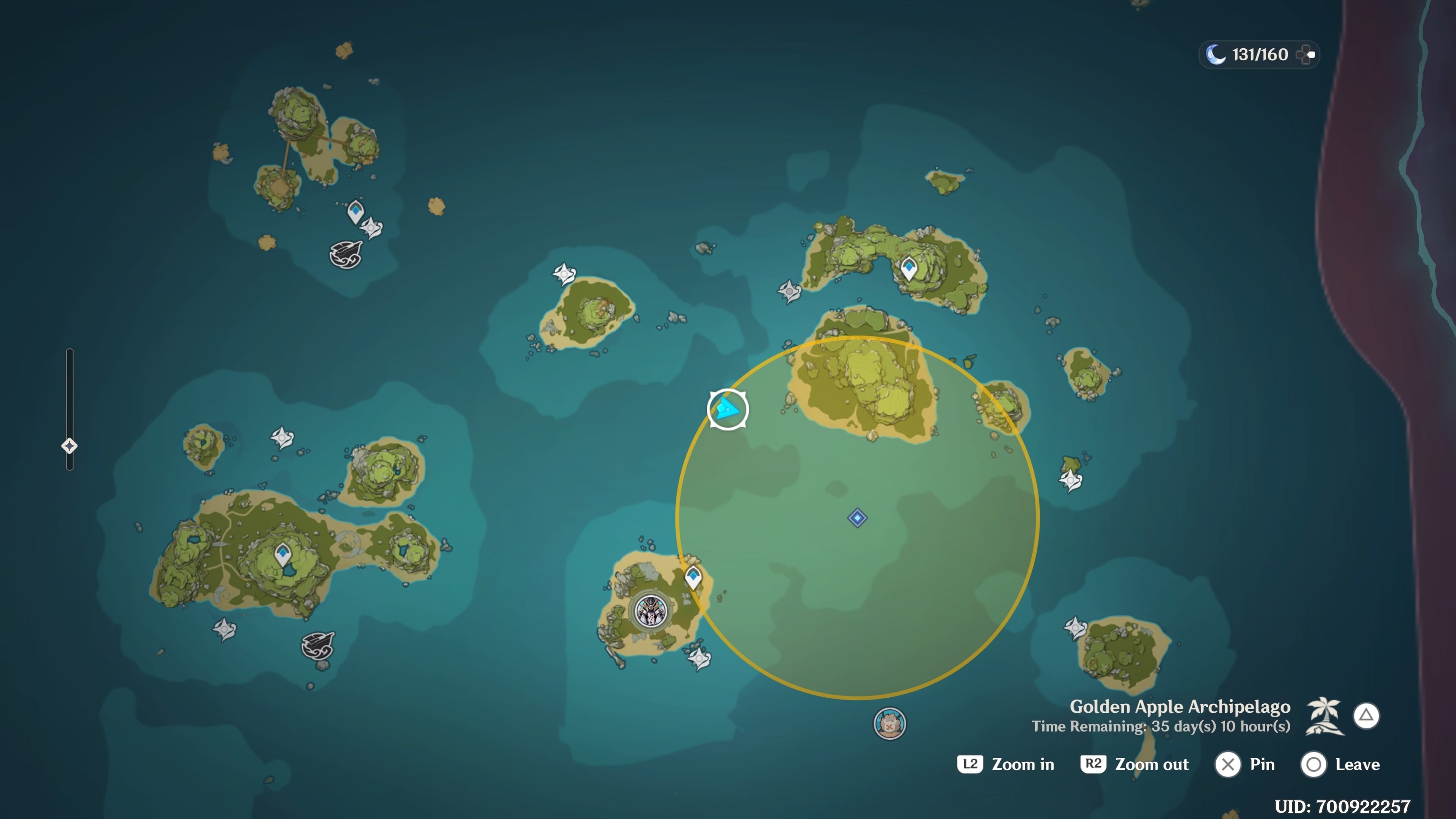Select the cyan arrow player location marker
The height and width of the screenshot is (819, 1456).
728,409
